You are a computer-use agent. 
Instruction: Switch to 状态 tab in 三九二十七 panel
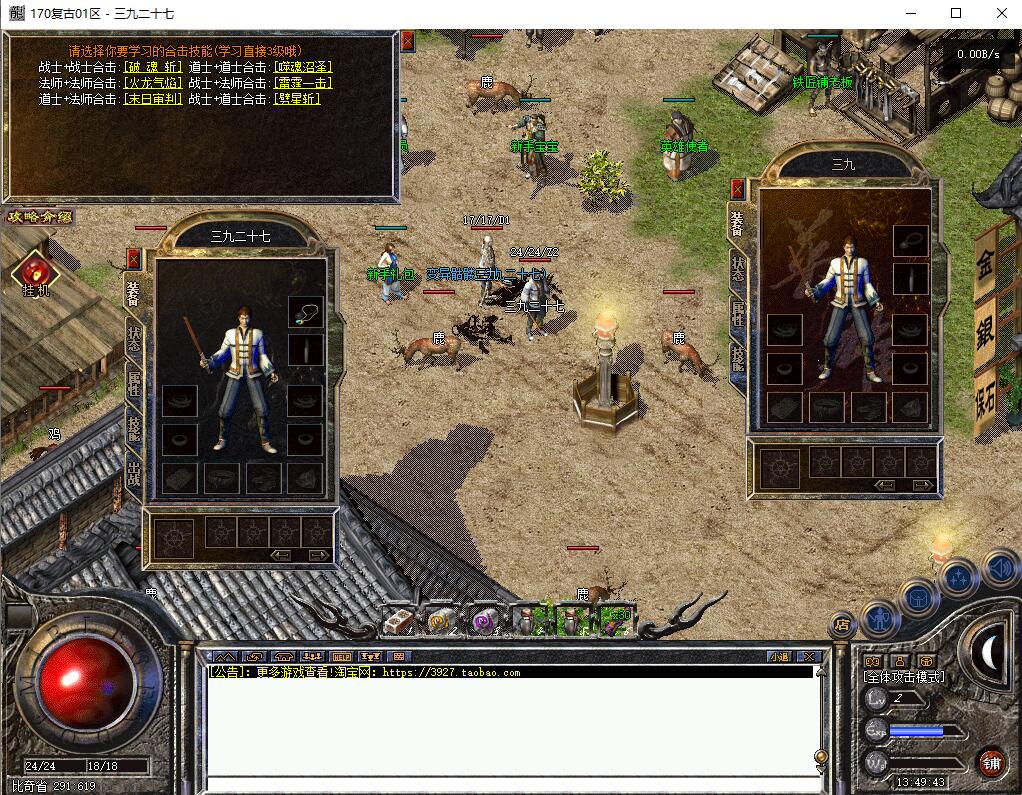pos(134,339)
